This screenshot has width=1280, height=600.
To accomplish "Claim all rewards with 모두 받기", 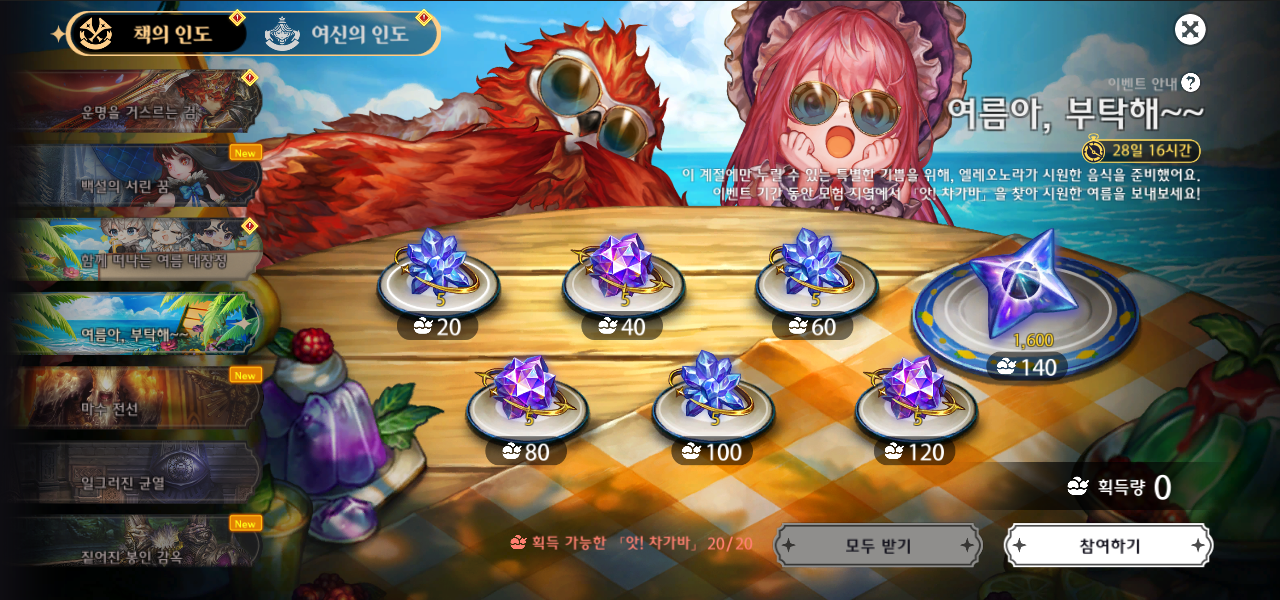I will (878, 546).
